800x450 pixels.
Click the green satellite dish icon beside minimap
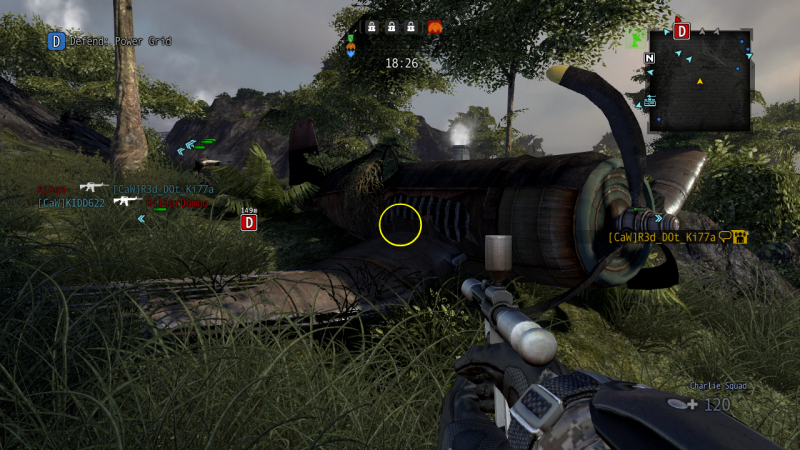coord(636,39)
